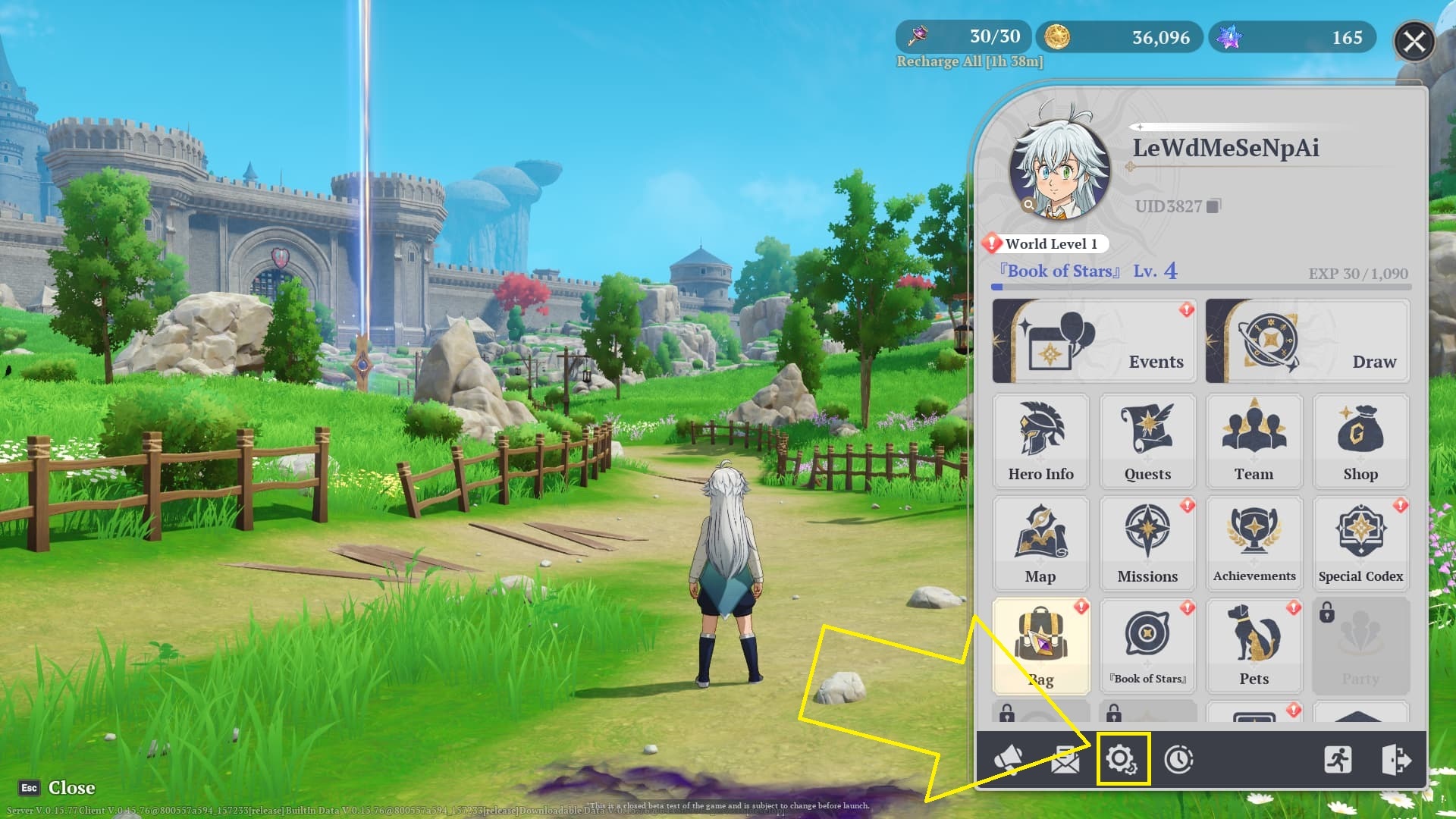Click the Recharge All link
1456x819 pixels.
pyautogui.click(x=969, y=61)
